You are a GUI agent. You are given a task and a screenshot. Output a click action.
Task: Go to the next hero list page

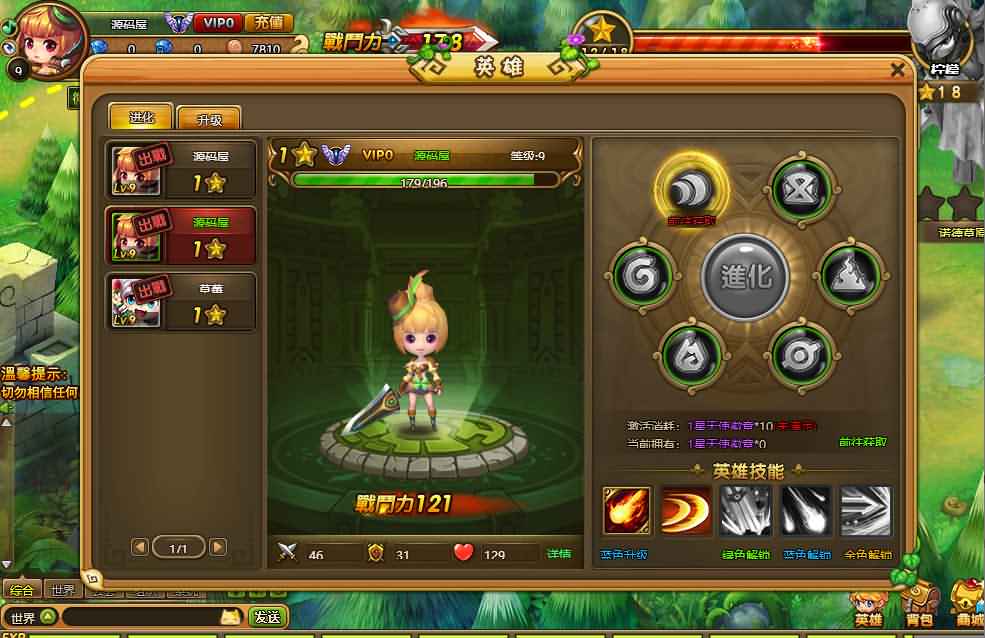pos(218,547)
